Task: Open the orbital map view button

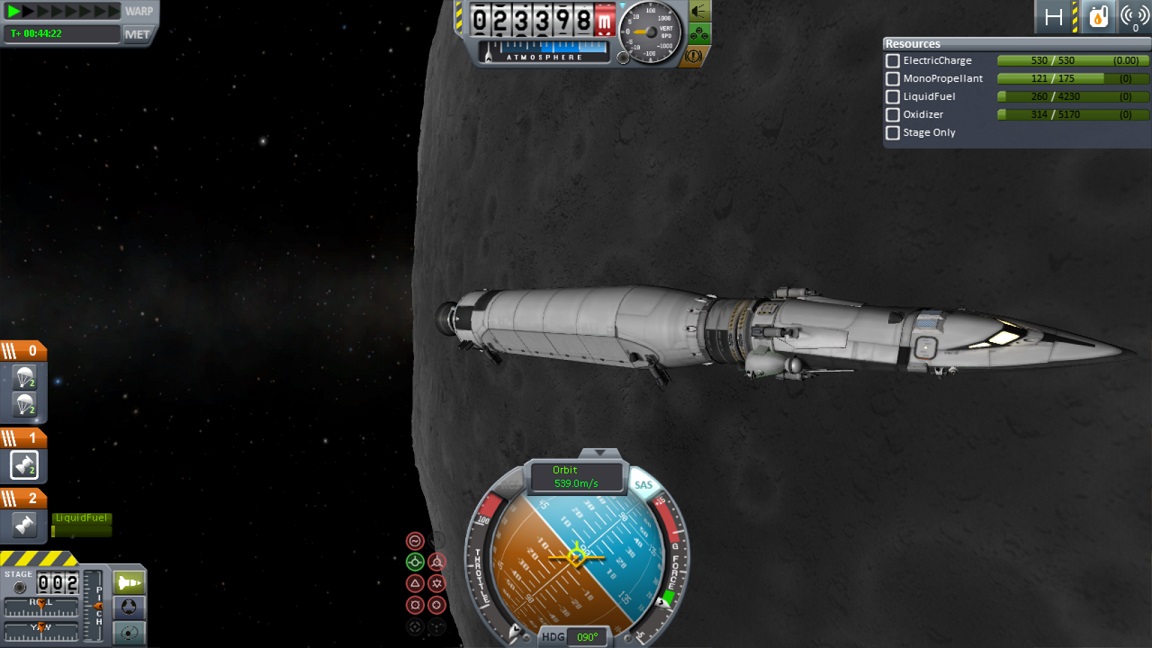Action: coord(129,633)
